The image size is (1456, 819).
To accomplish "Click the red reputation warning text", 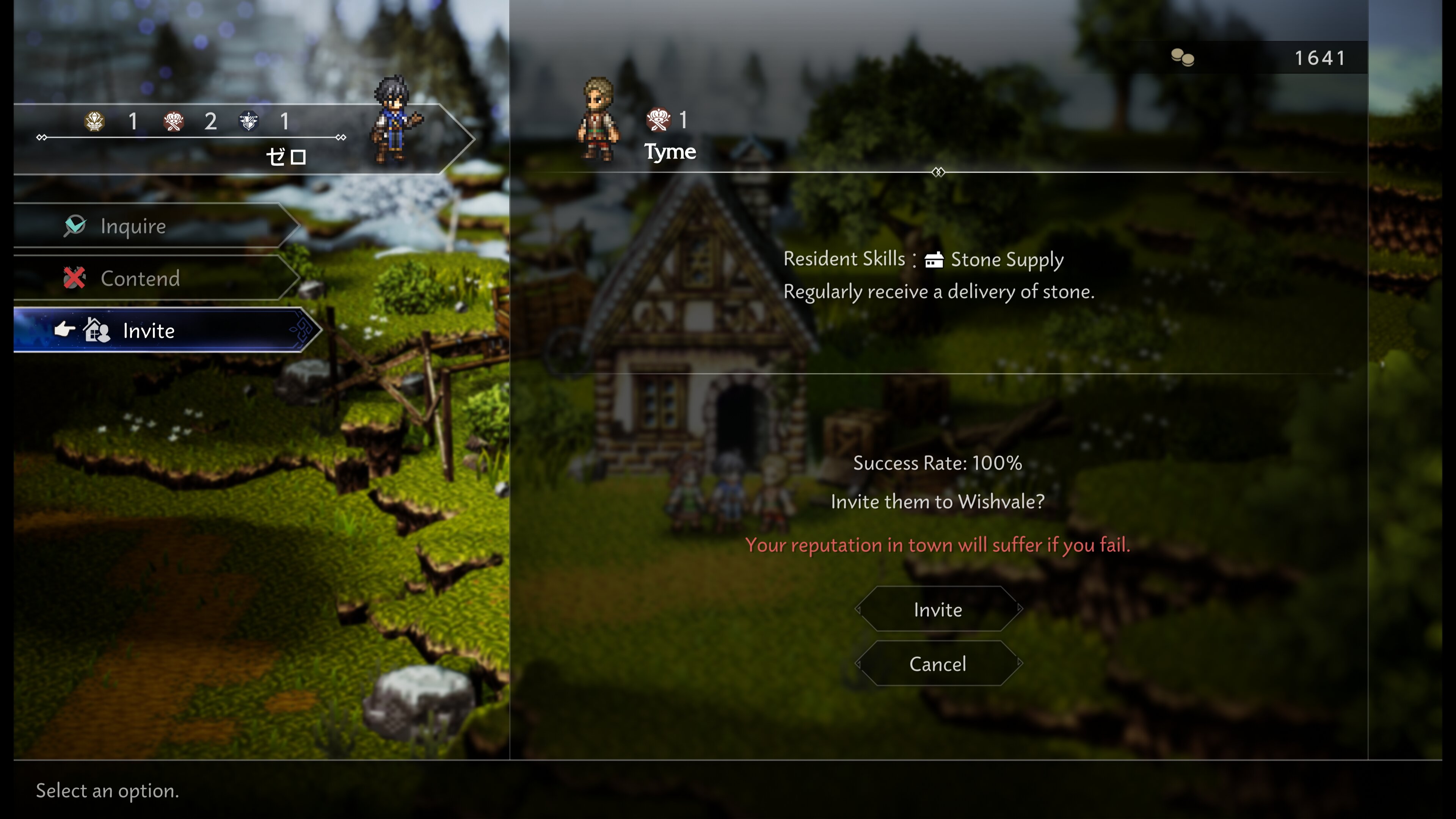I will [x=938, y=545].
